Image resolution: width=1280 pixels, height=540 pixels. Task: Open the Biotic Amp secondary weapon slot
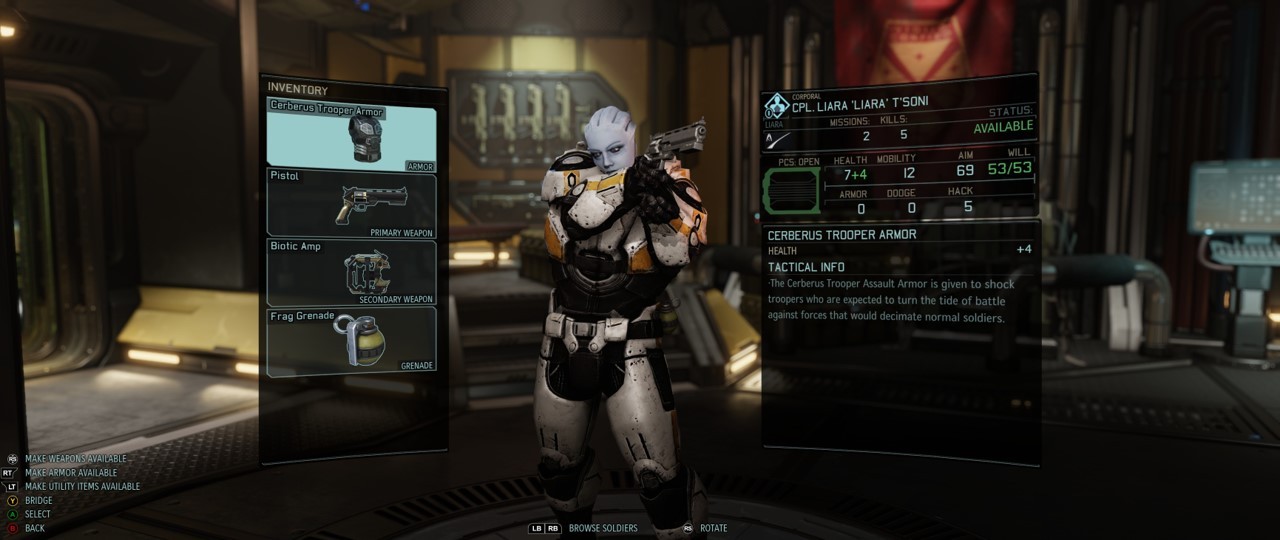[351, 272]
